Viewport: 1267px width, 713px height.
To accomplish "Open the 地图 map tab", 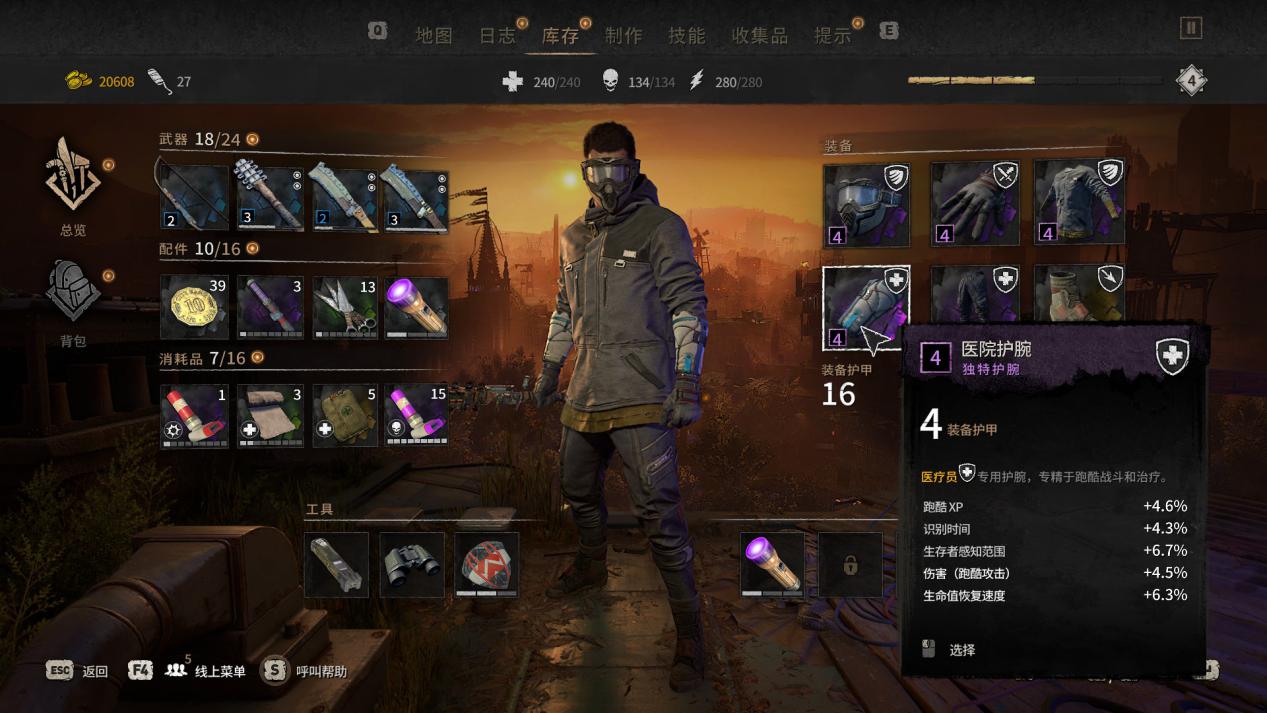I will click(434, 36).
